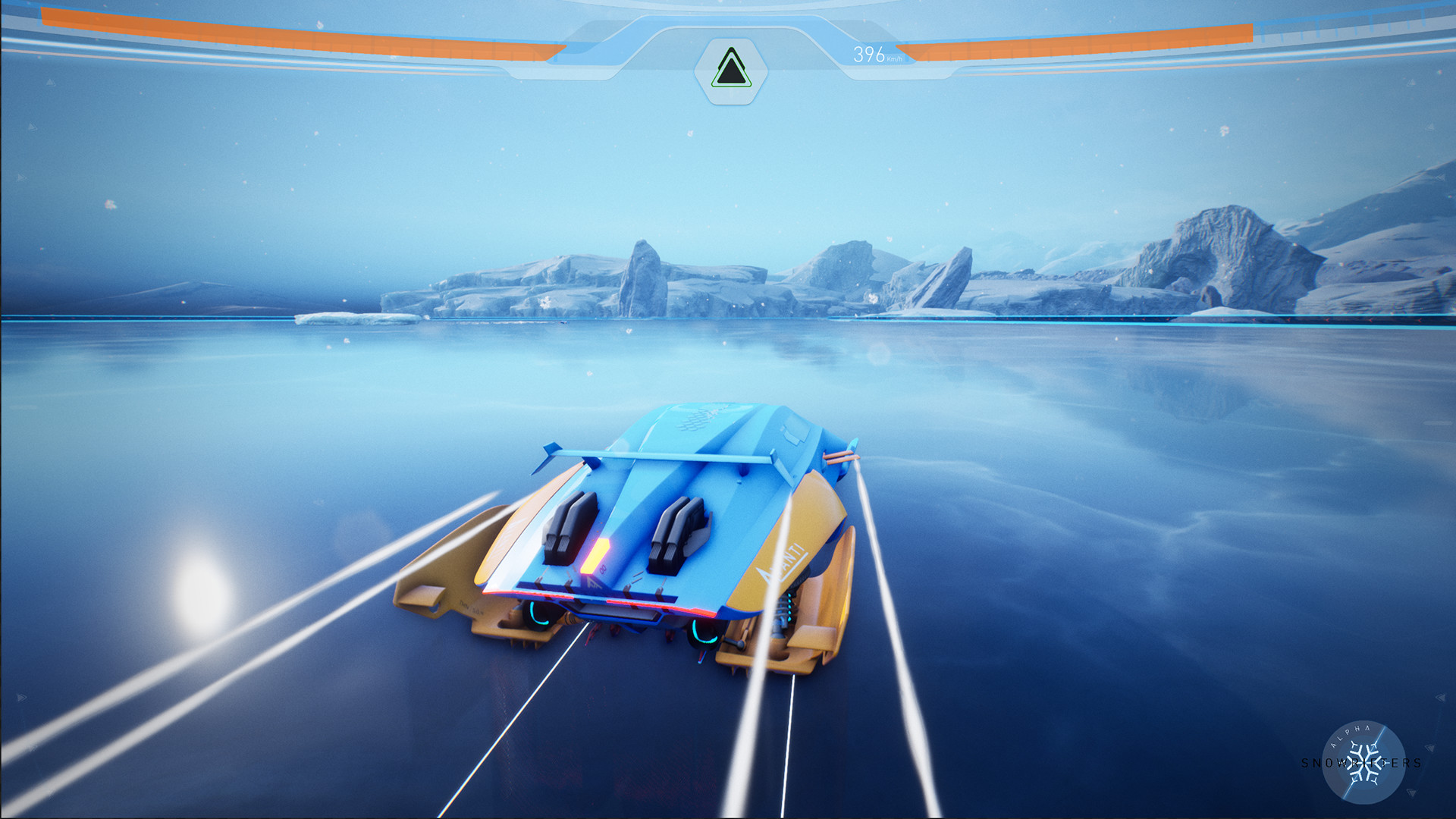Image resolution: width=1456 pixels, height=819 pixels.
Task: Click the Km/h unit label
Action: (x=895, y=58)
